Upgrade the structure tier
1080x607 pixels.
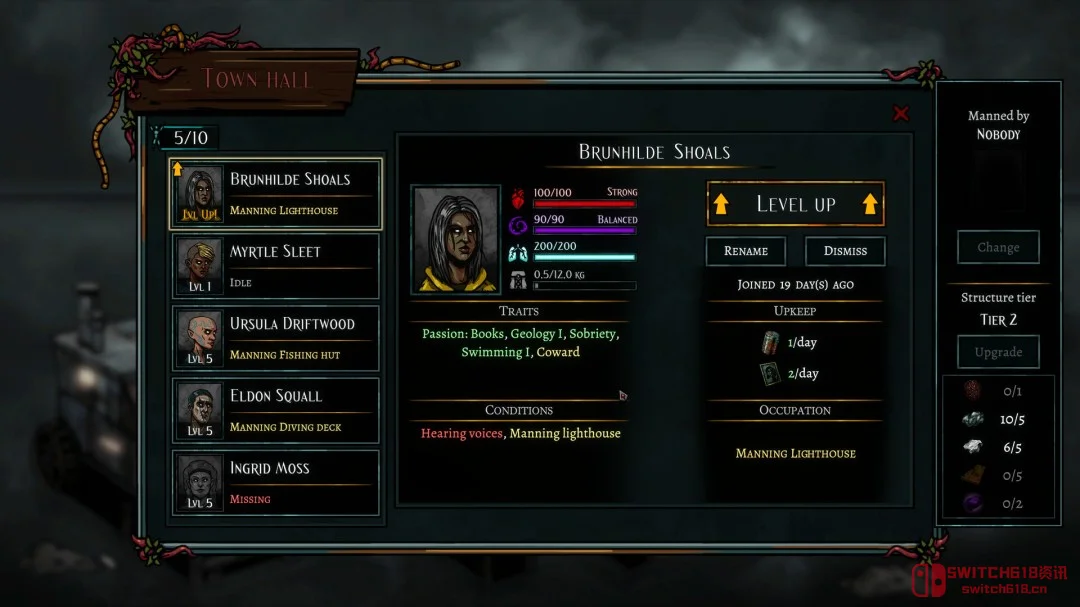pos(998,352)
